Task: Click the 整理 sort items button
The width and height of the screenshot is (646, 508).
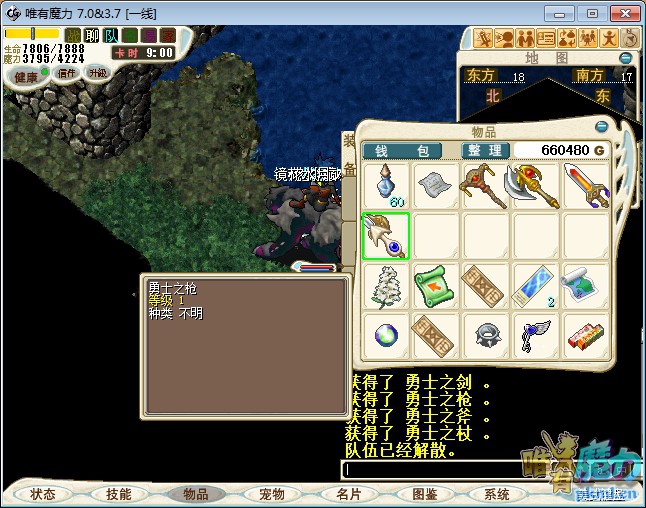Action: click(x=484, y=150)
